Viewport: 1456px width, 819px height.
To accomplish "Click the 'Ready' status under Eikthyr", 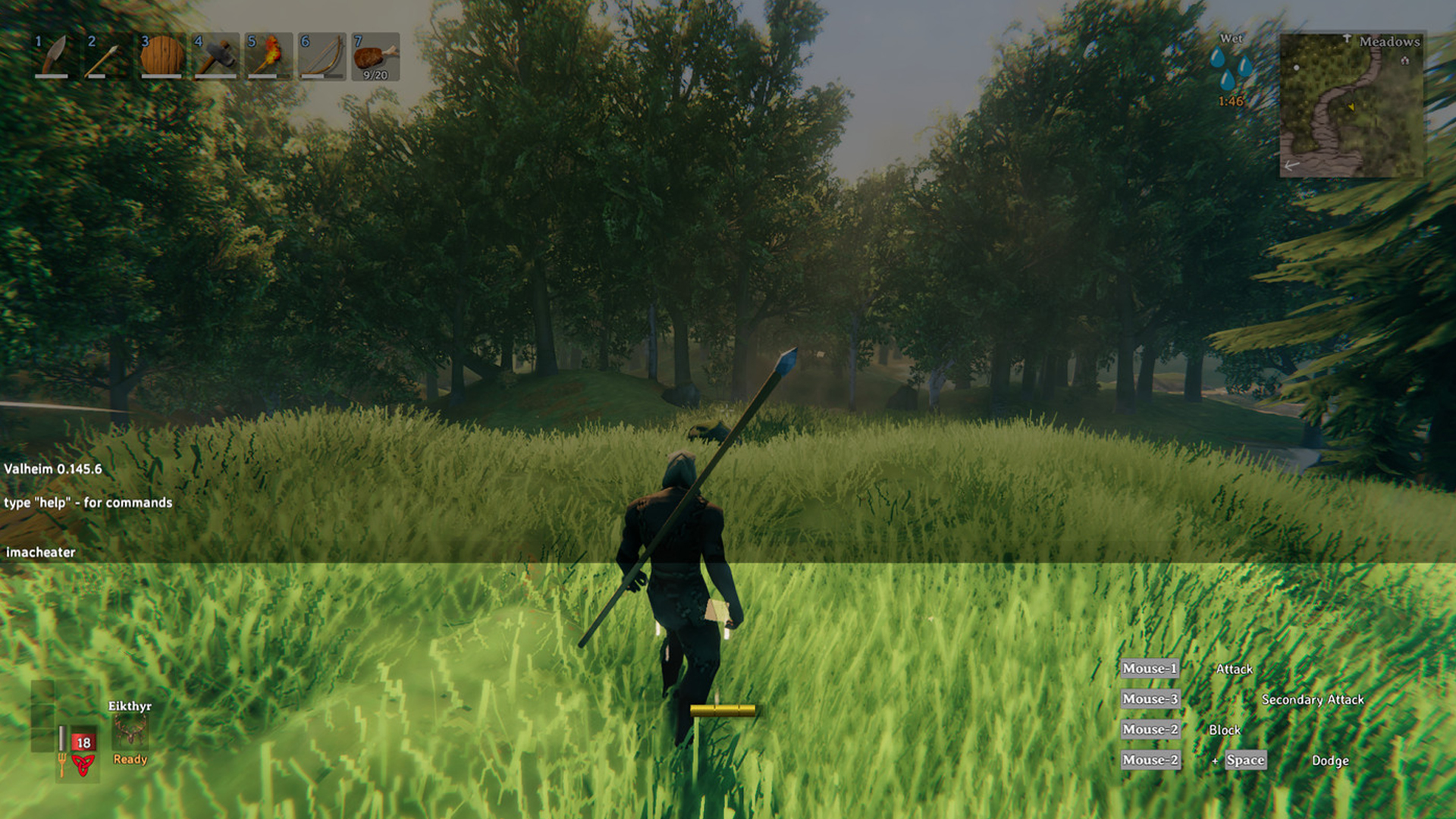I will pyautogui.click(x=130, y=760).
